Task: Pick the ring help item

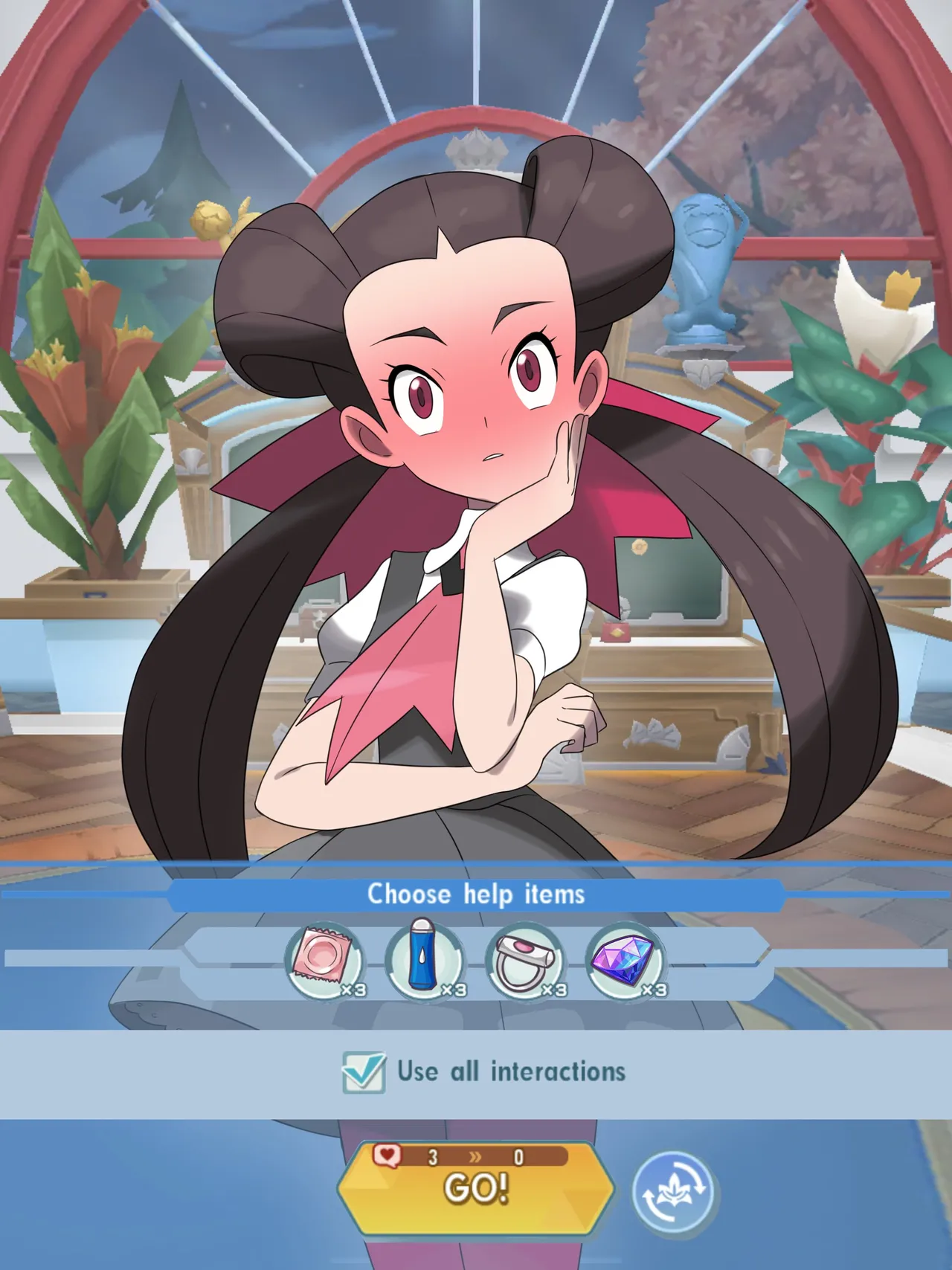Action: (x=525, y=960)
